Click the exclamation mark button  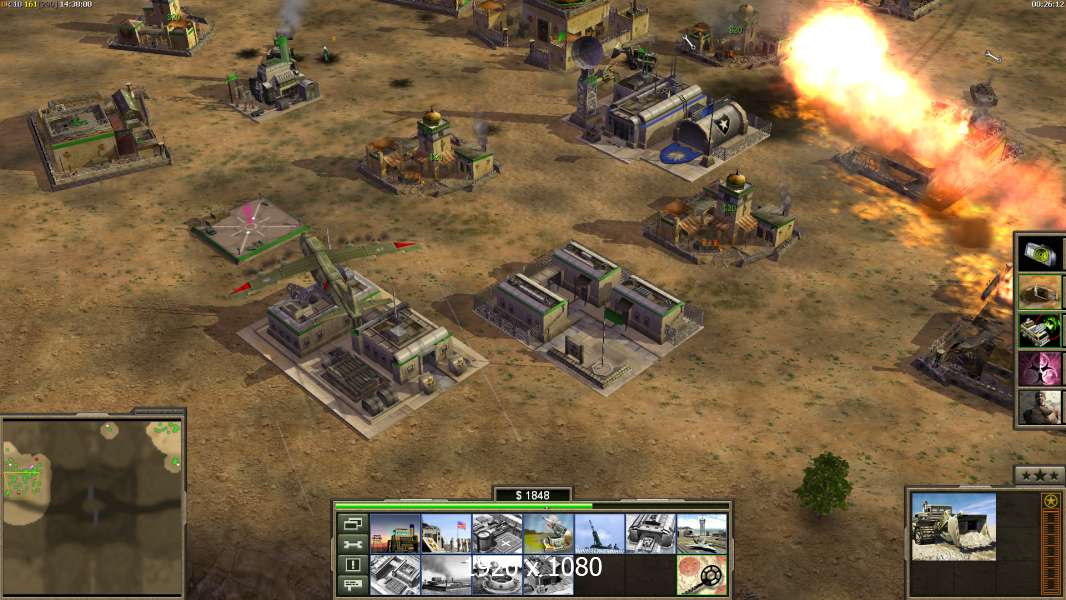[352, 565]
